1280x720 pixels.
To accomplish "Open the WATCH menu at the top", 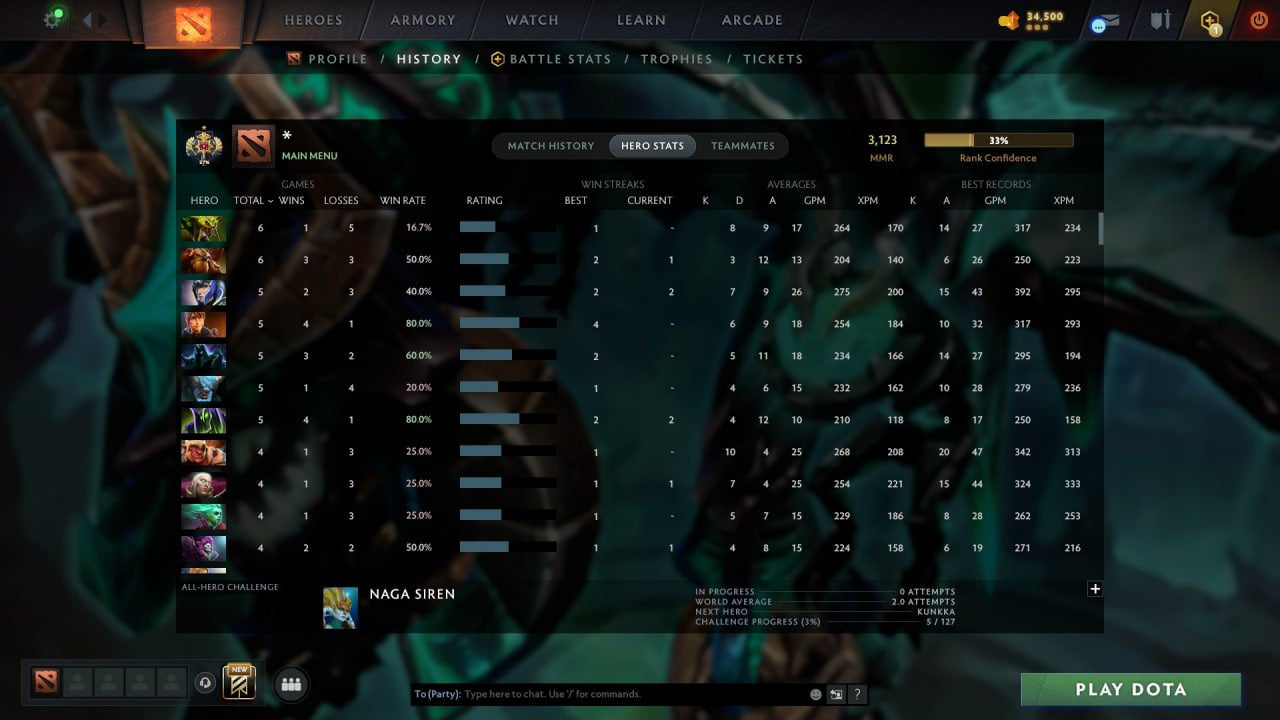I will point(531,20).
